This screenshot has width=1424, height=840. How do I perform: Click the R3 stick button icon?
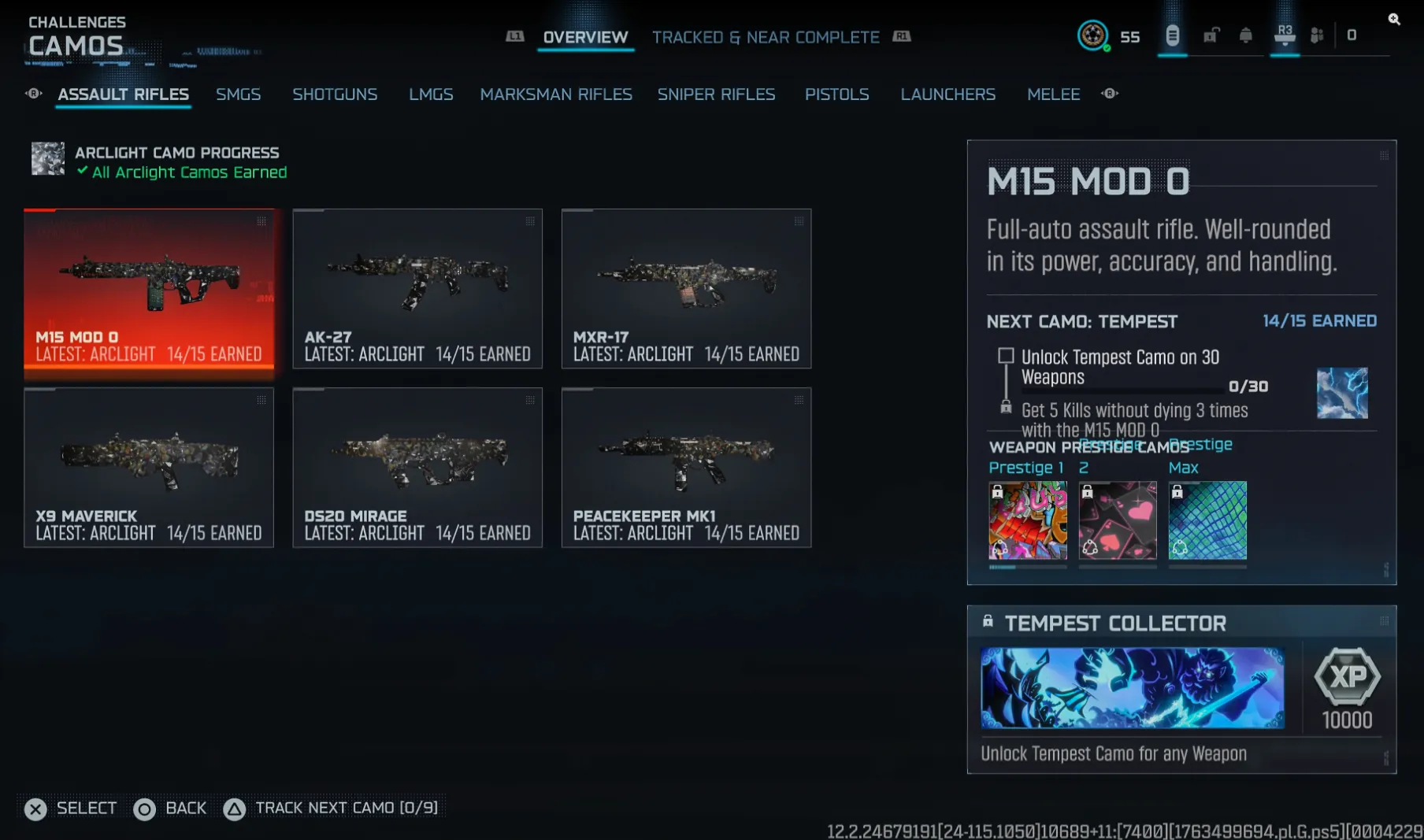(x=1285, y=34)
